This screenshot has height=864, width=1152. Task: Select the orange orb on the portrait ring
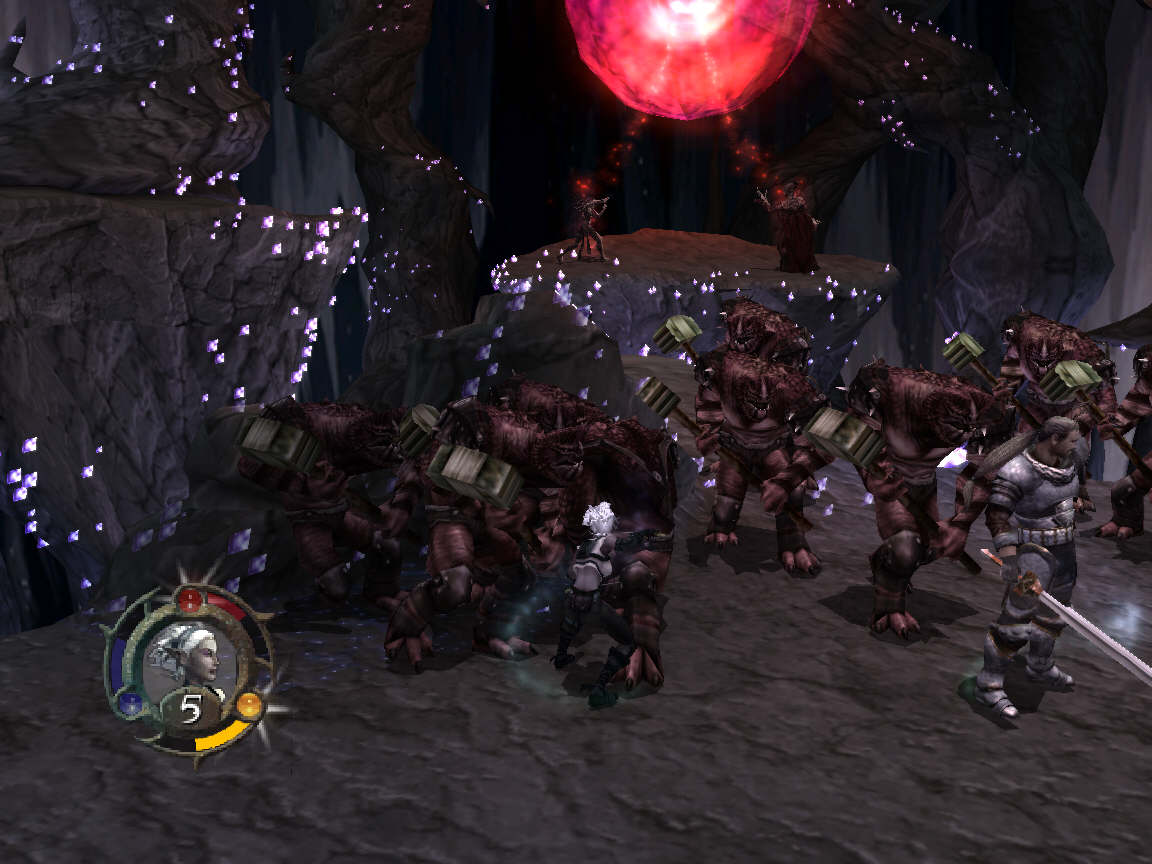(248, 705)
